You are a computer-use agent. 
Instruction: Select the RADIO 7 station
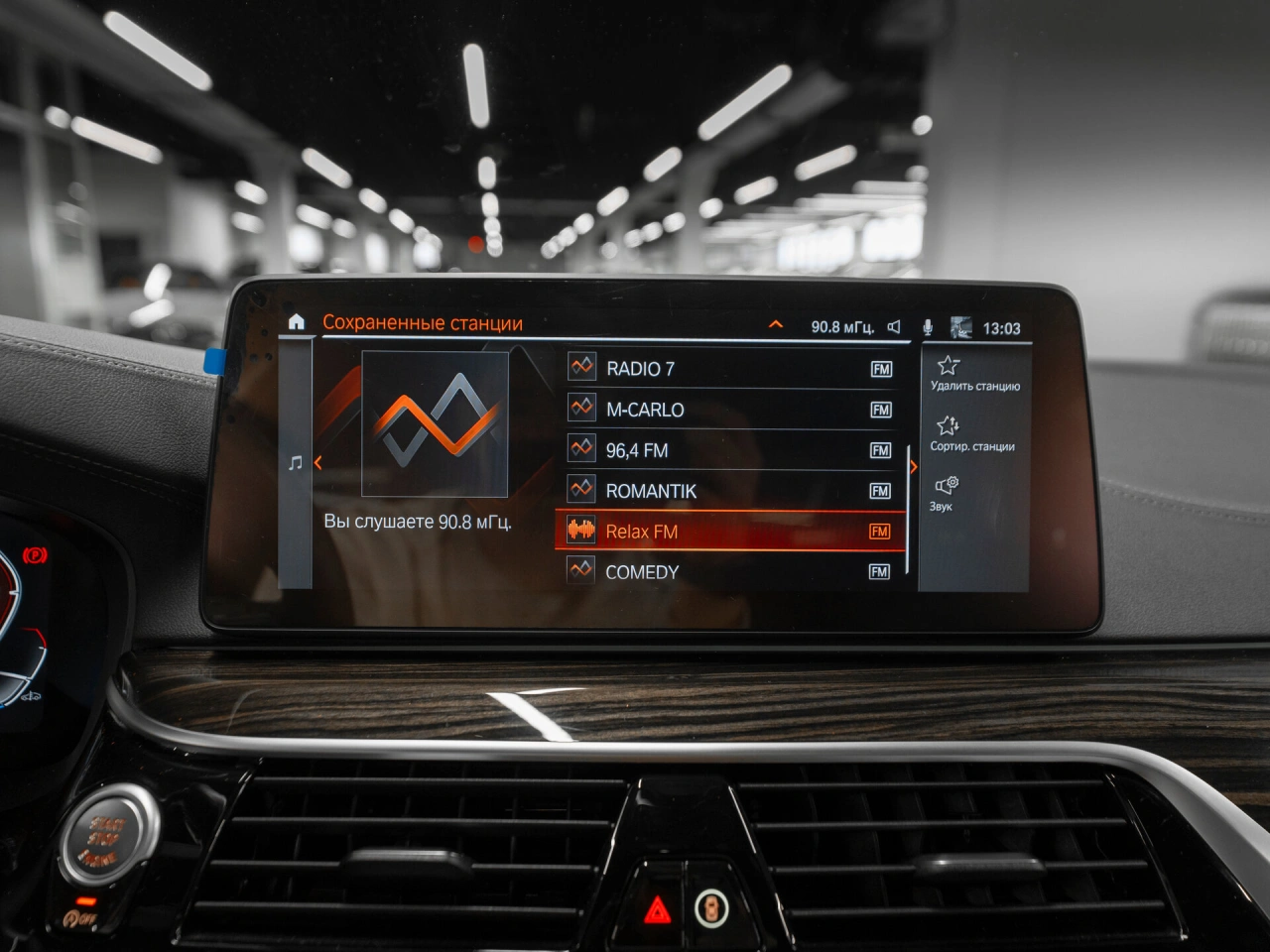[729, 369]
